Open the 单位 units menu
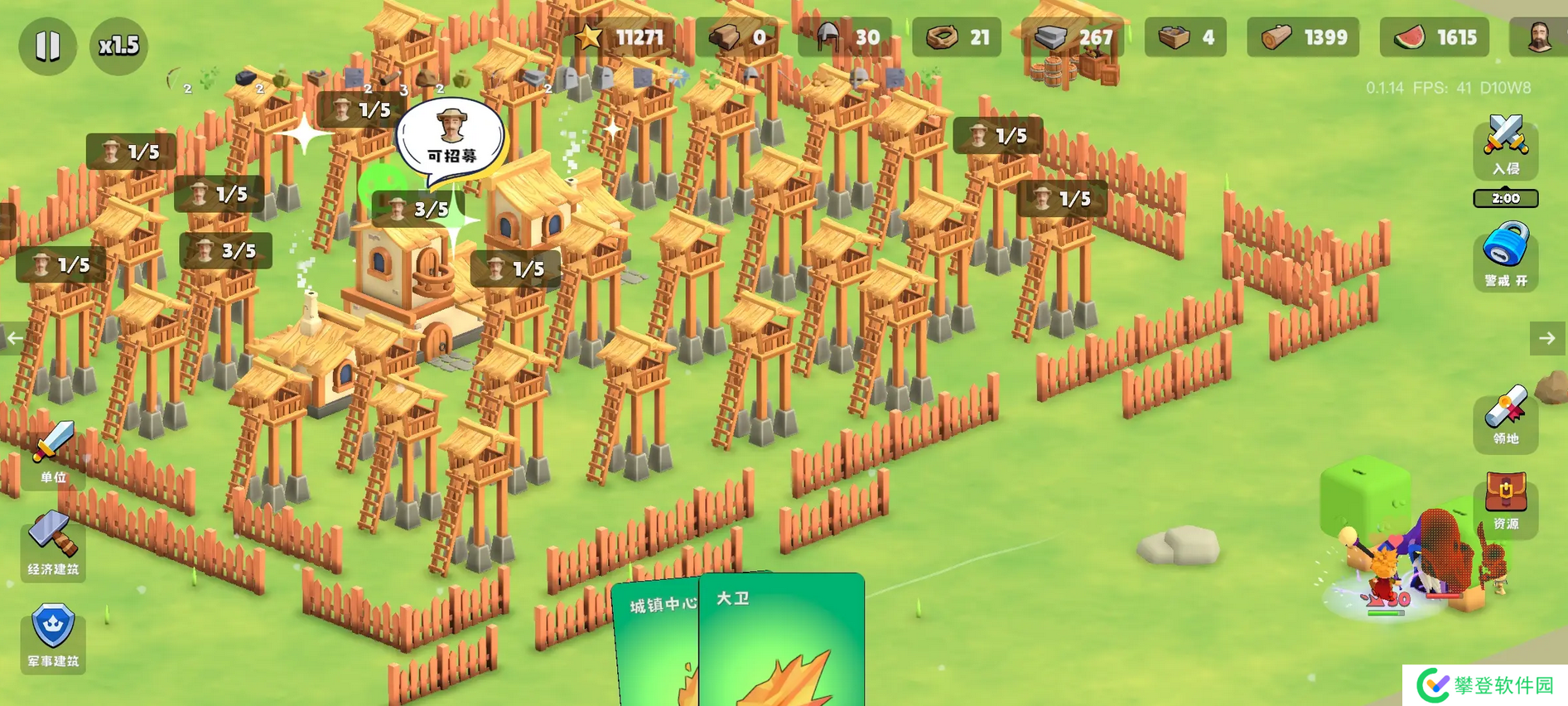This screenshot has height=706, width=1568. click(x=53, y=452)
